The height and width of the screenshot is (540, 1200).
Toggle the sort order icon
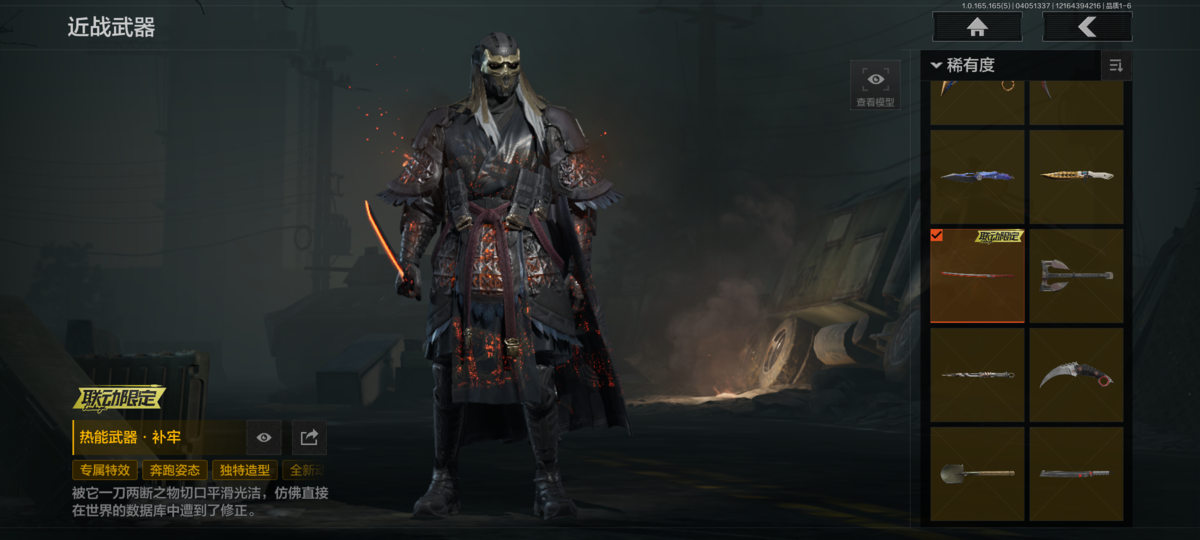(x=1115, y=66)
